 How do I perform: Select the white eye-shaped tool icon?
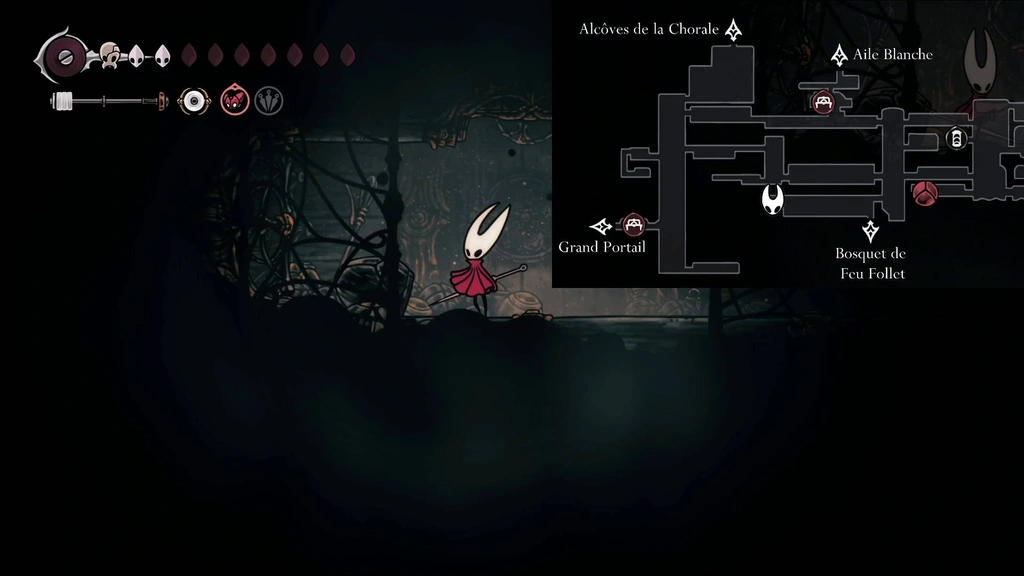point(194,101)
